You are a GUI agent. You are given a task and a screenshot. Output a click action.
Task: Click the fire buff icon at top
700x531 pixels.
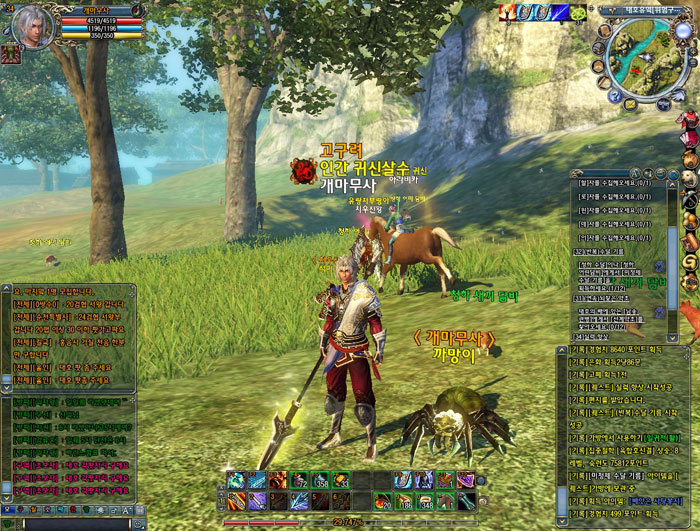point(509,12)
